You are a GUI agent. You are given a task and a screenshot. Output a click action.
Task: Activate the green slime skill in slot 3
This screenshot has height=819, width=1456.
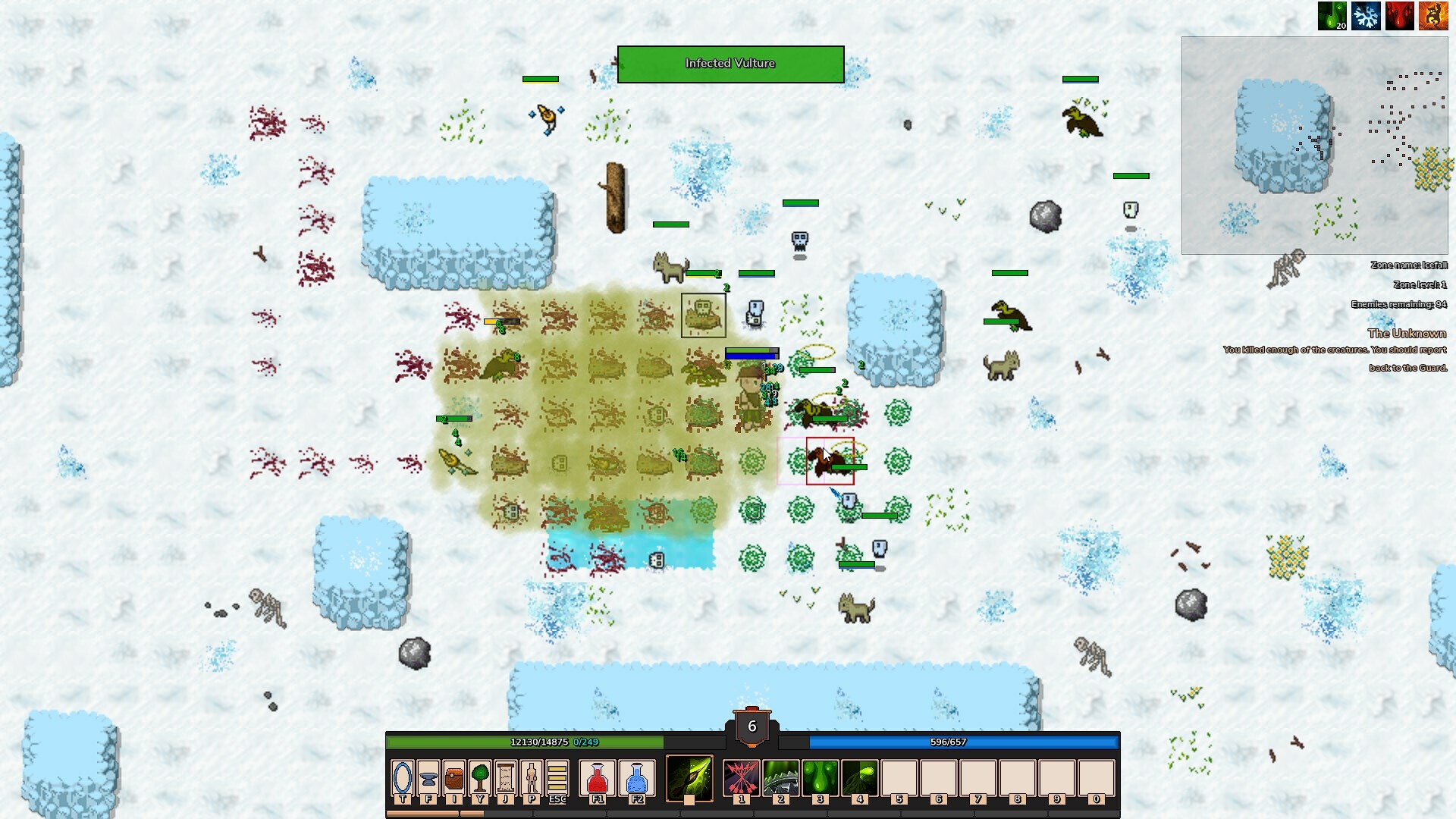click(x=821, y=777)
